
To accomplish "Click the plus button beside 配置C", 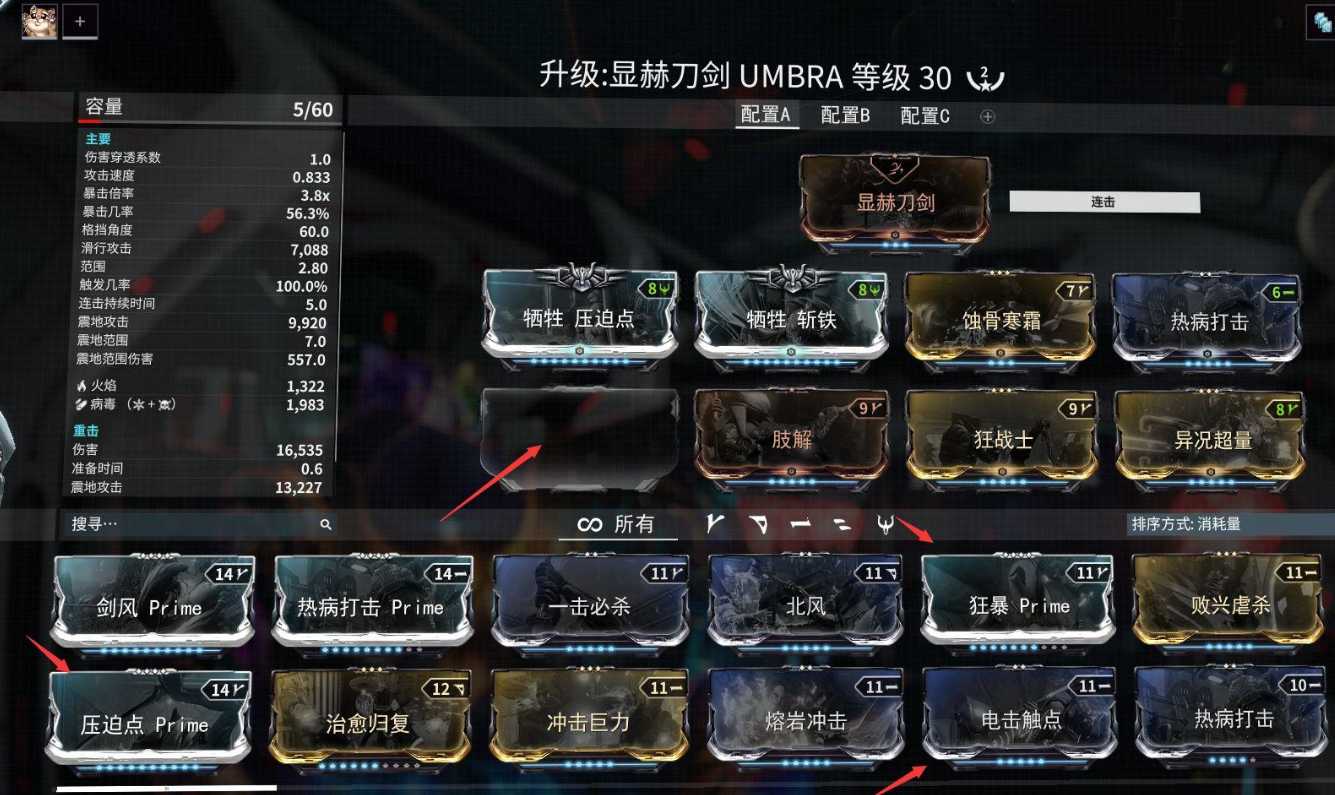I will (x=985, y=116).
